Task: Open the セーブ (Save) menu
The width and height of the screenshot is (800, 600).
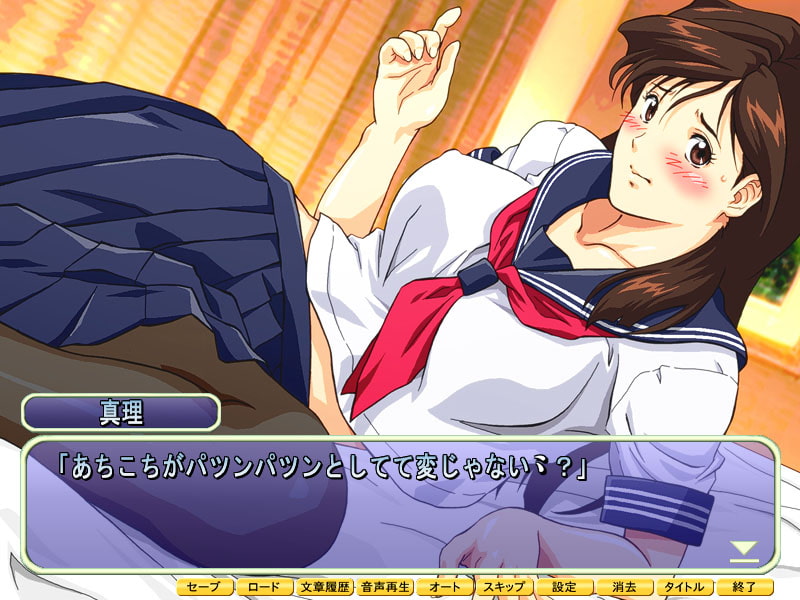Action: point(205,588)
